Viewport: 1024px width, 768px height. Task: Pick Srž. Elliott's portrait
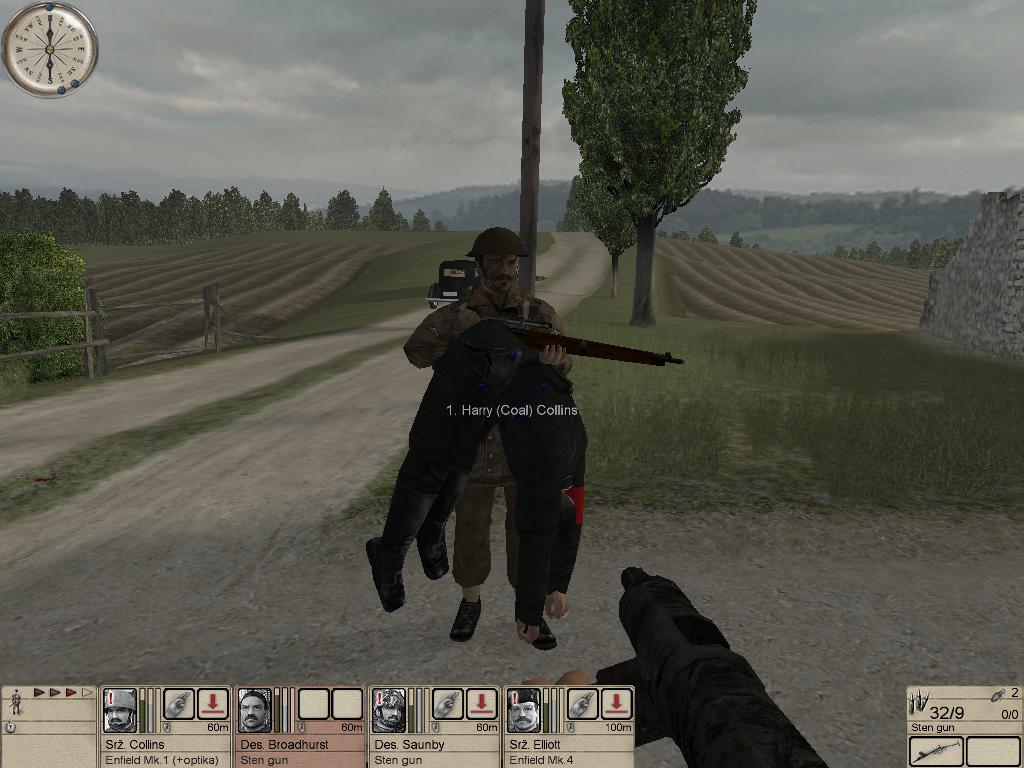pyautogui.click(x=523, y=710)
